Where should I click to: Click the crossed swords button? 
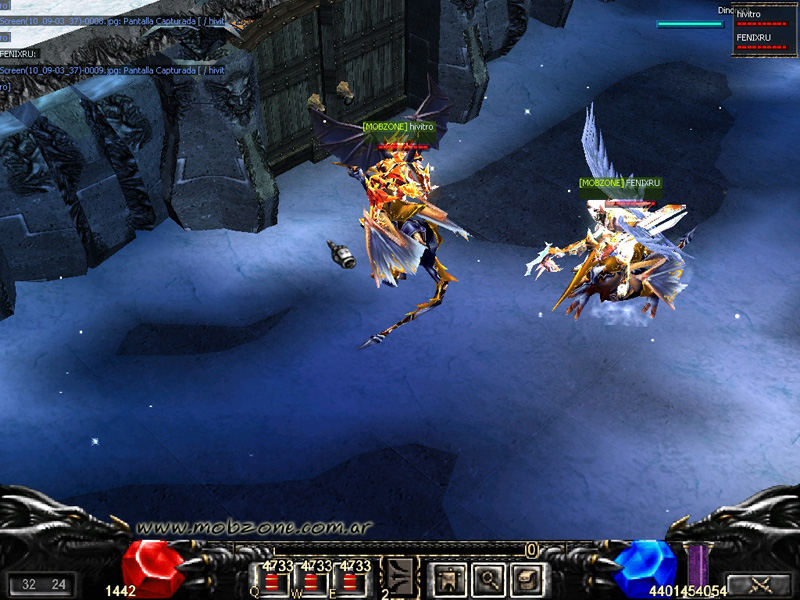759,583
